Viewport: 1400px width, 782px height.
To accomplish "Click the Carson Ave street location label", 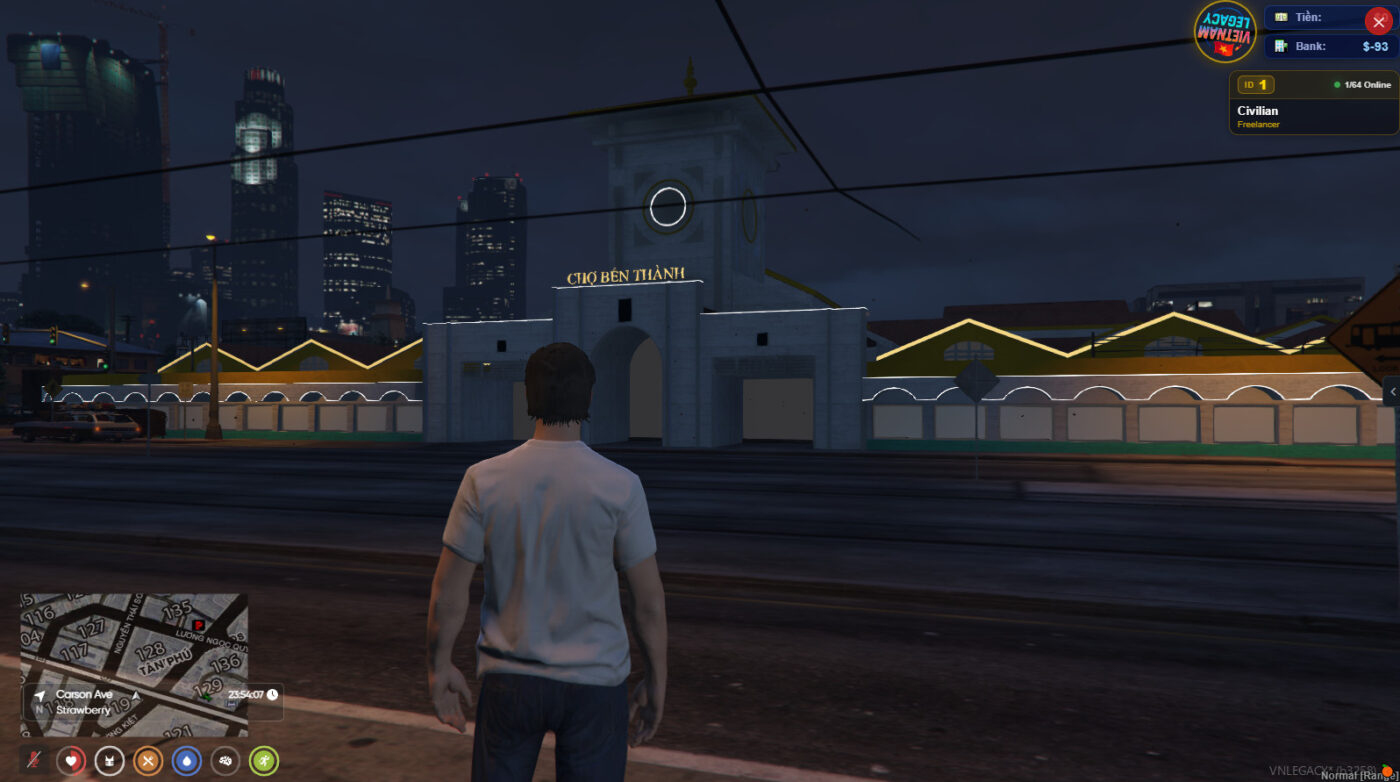I will [84, 694].
